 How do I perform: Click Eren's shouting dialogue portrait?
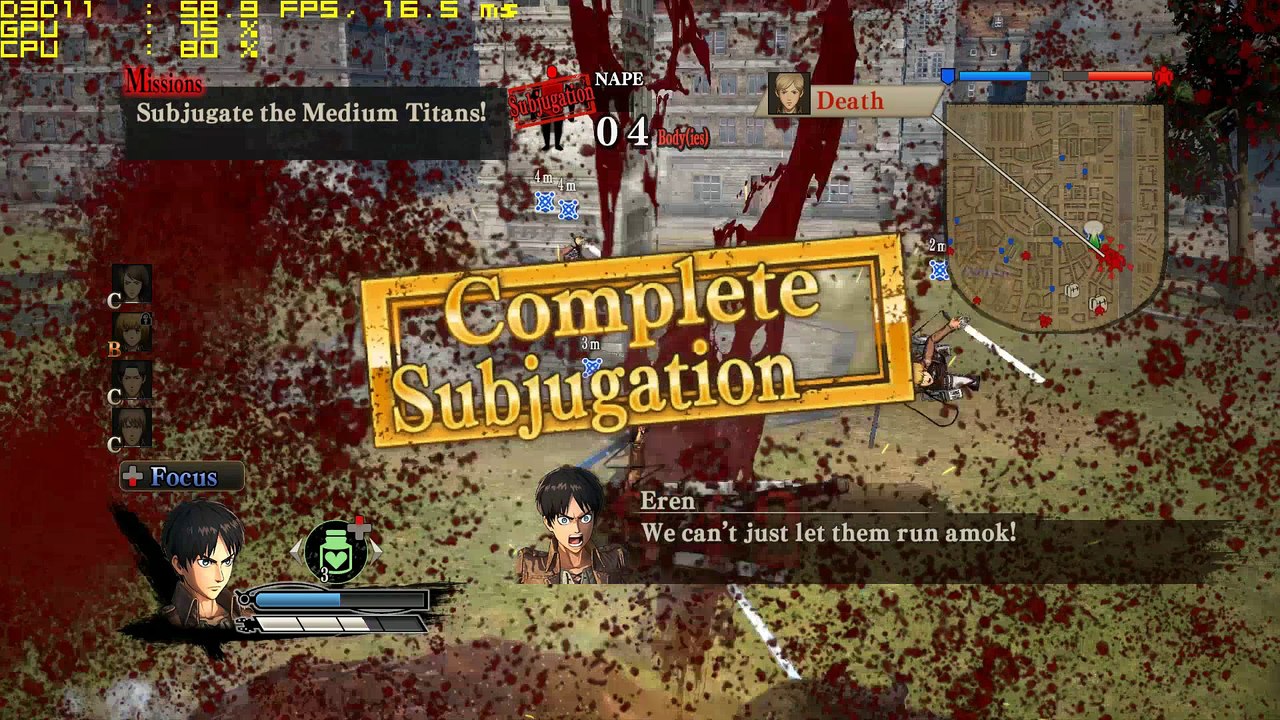coord(572,524)
